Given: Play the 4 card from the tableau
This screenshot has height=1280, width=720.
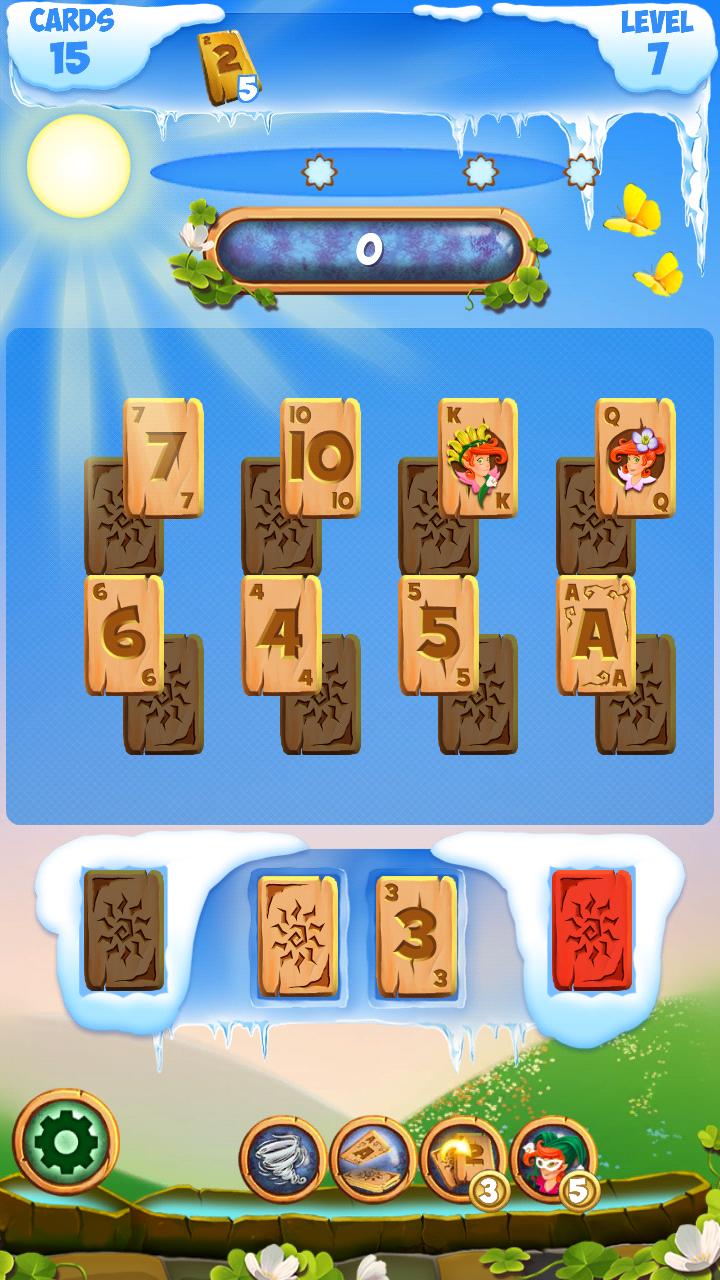Looking at the screenshot, I should pyautogui.click(x=281, y=635).
